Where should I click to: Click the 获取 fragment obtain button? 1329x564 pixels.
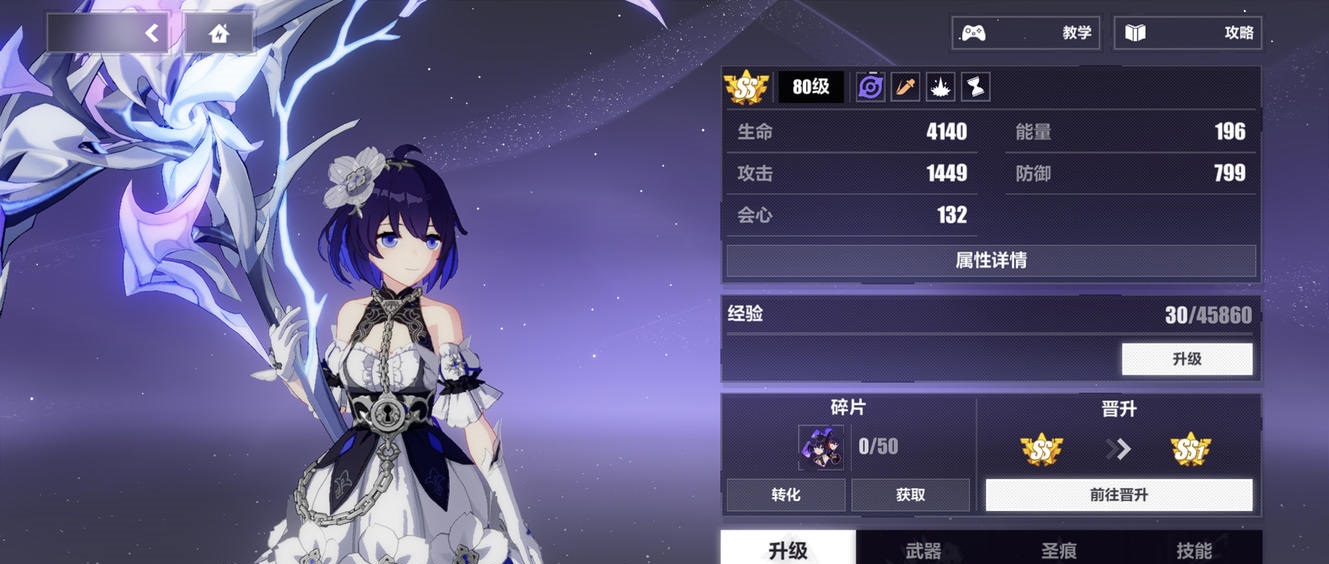(910, 495)
